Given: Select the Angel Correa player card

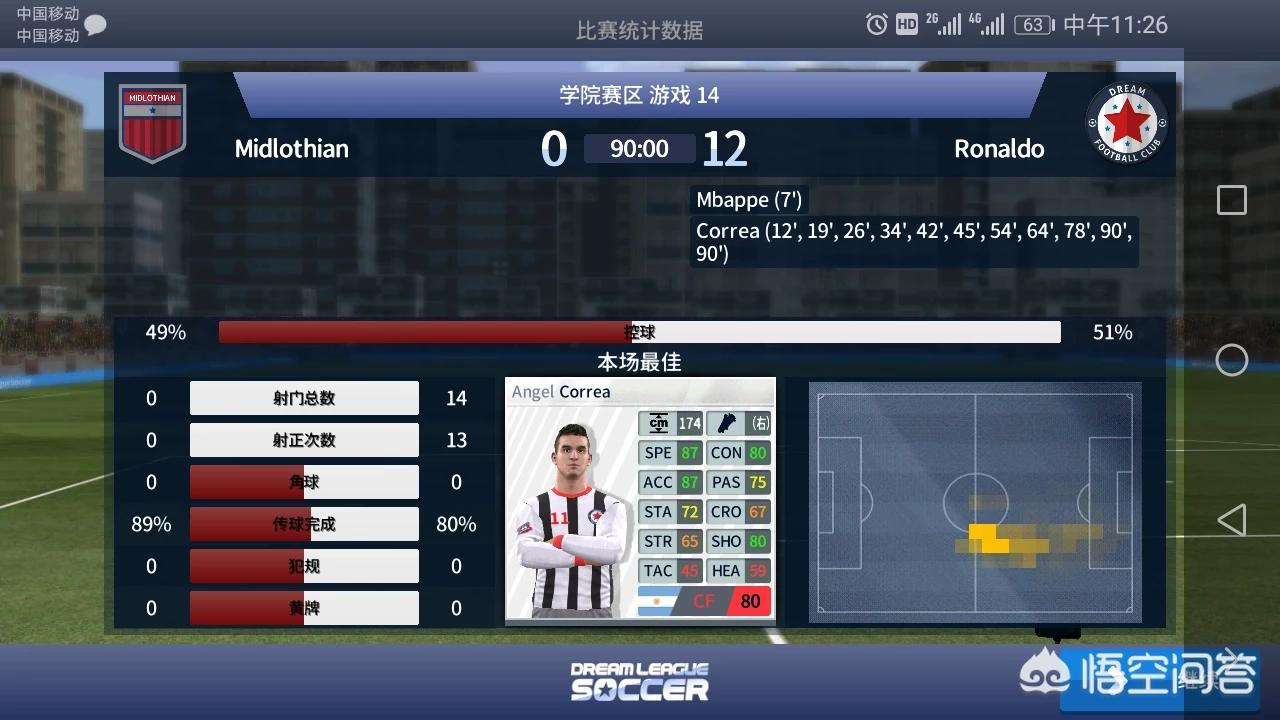Looking at the screenshot, I should click(640, 499).
